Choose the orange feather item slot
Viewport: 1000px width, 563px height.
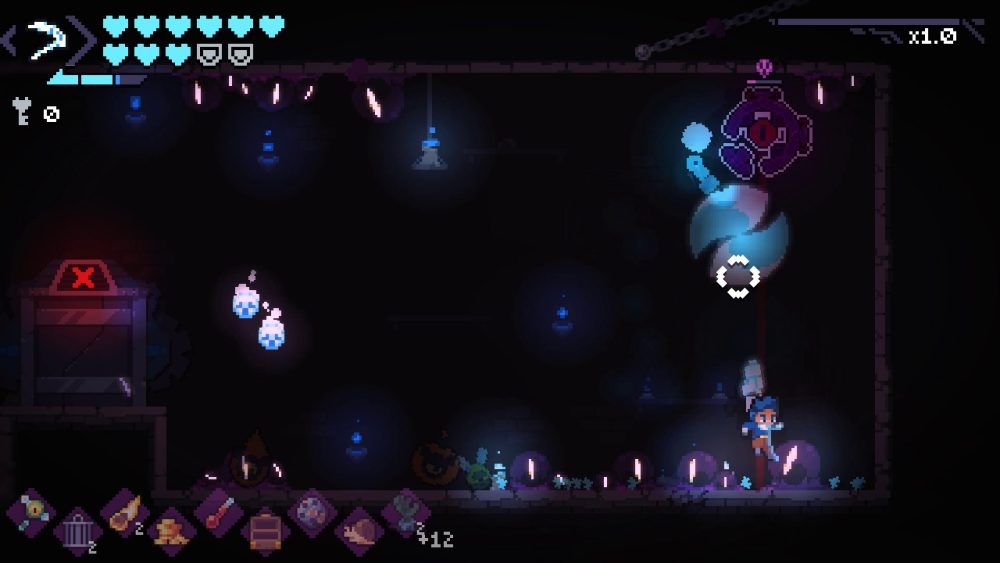(x=124, y=512)
